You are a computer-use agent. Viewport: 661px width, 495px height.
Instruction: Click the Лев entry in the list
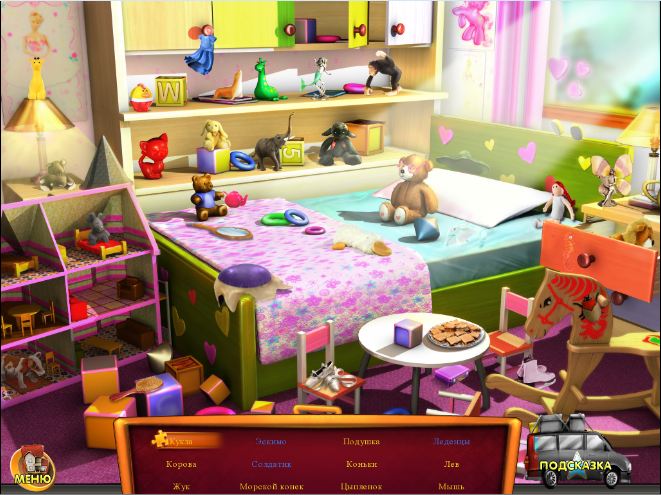(x=451, y=464)
